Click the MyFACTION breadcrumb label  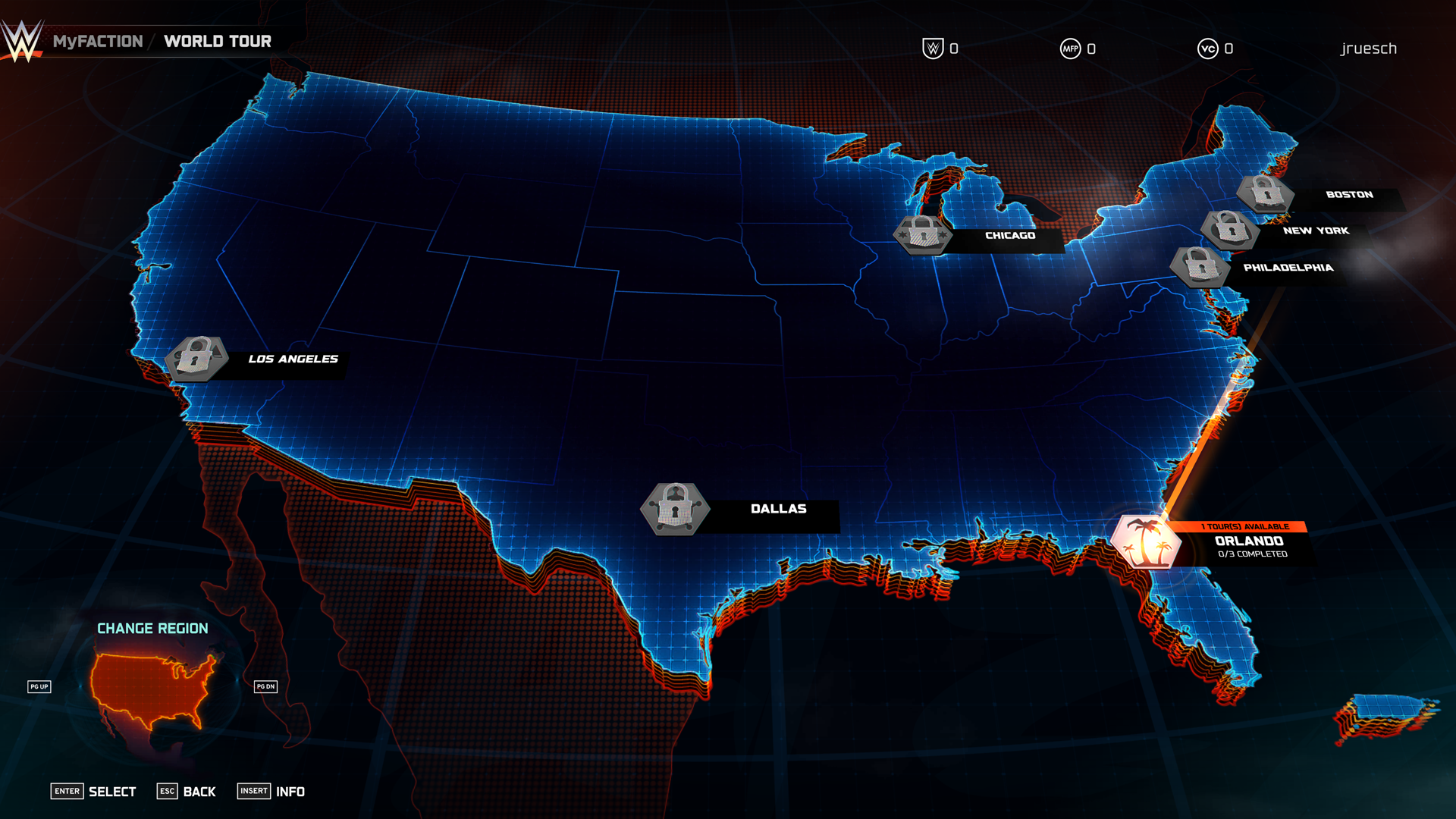(x=98, y=42)
